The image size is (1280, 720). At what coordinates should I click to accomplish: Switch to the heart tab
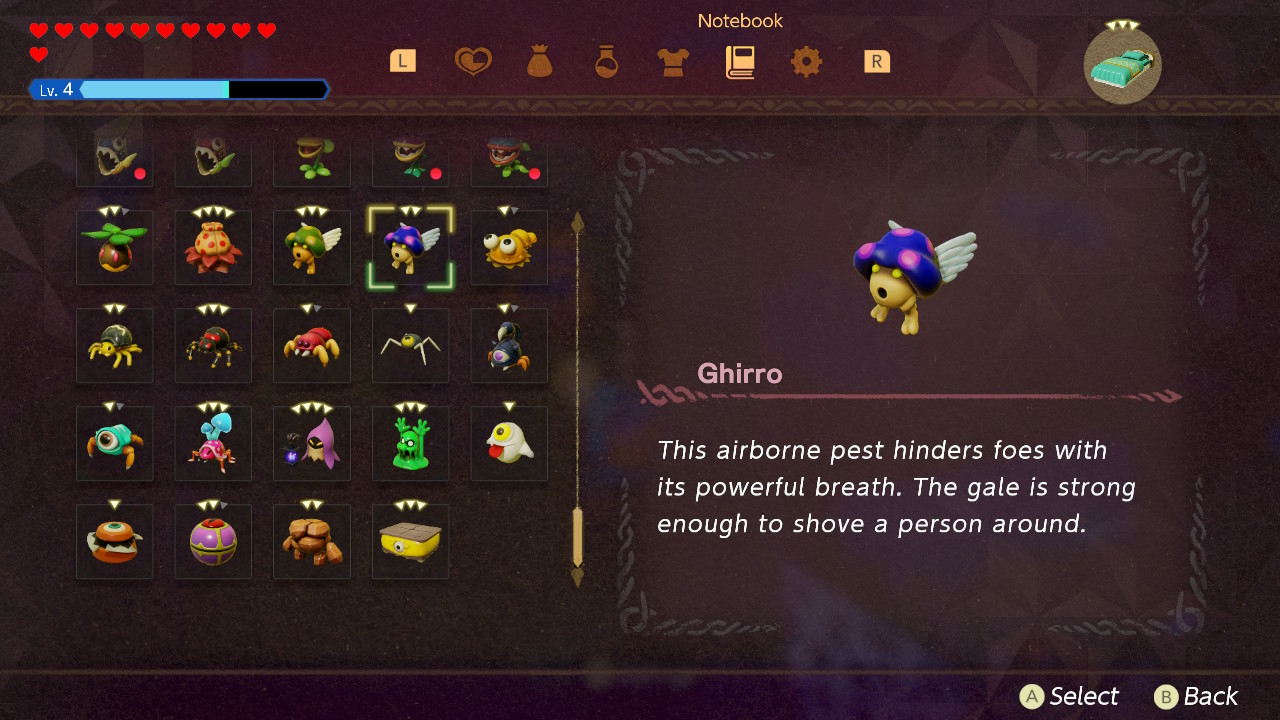[474, 60]
